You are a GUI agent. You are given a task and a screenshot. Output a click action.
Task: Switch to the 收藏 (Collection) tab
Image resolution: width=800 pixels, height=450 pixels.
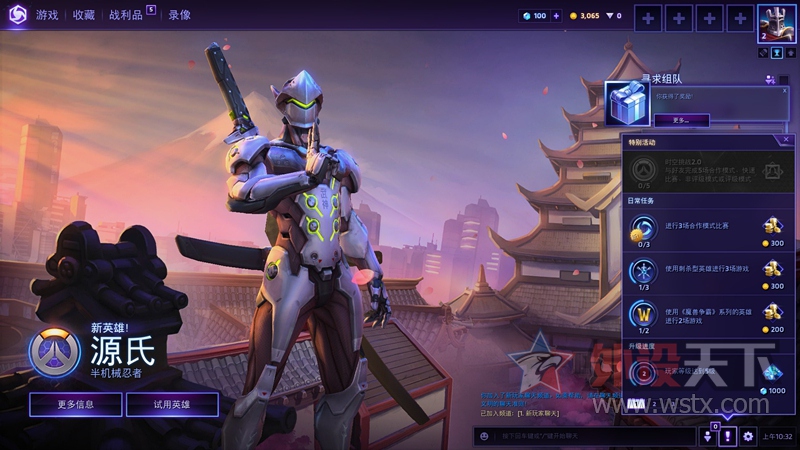83,15
